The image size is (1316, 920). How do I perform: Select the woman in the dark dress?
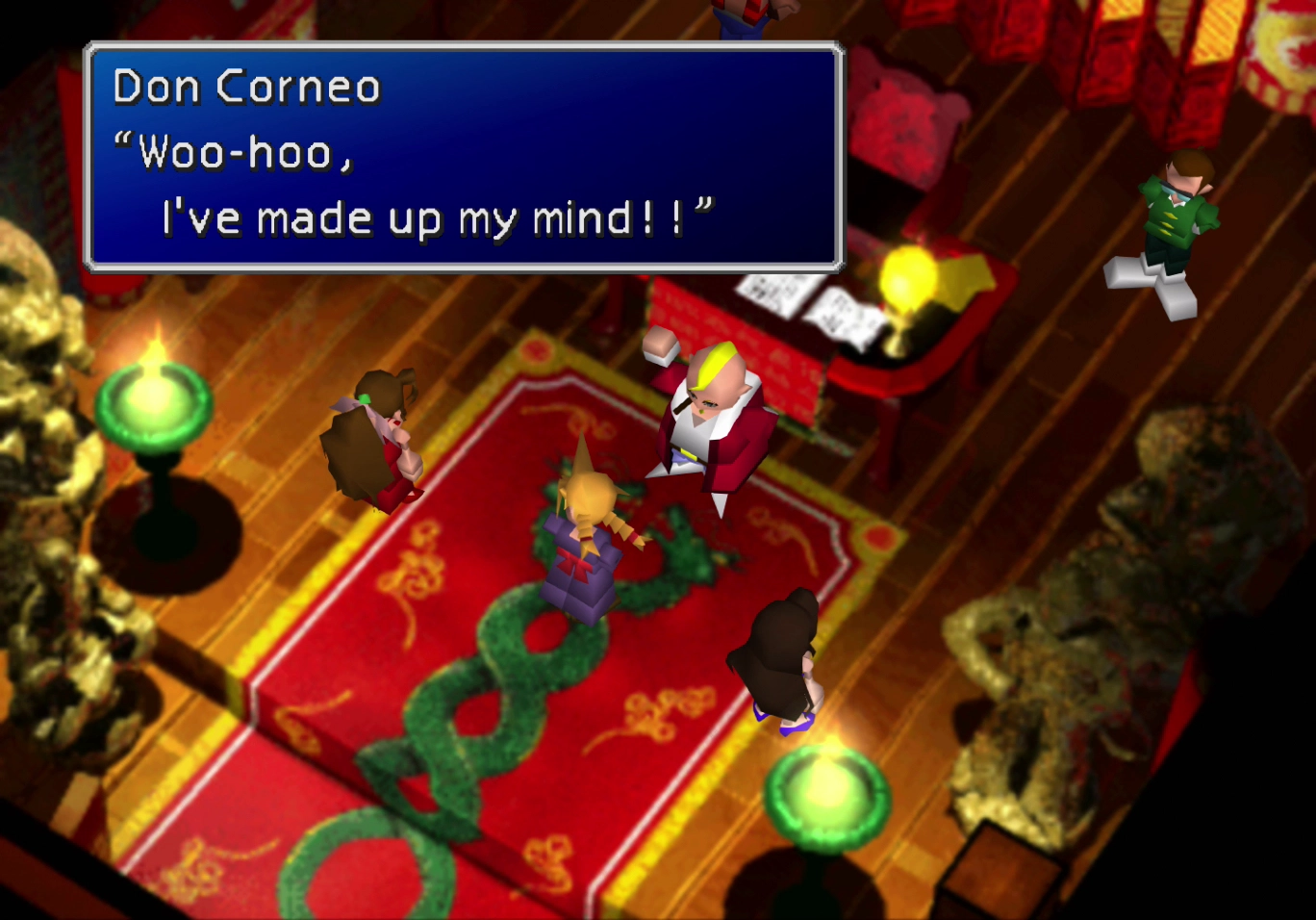pyautogui.click(x=784, y=654)
